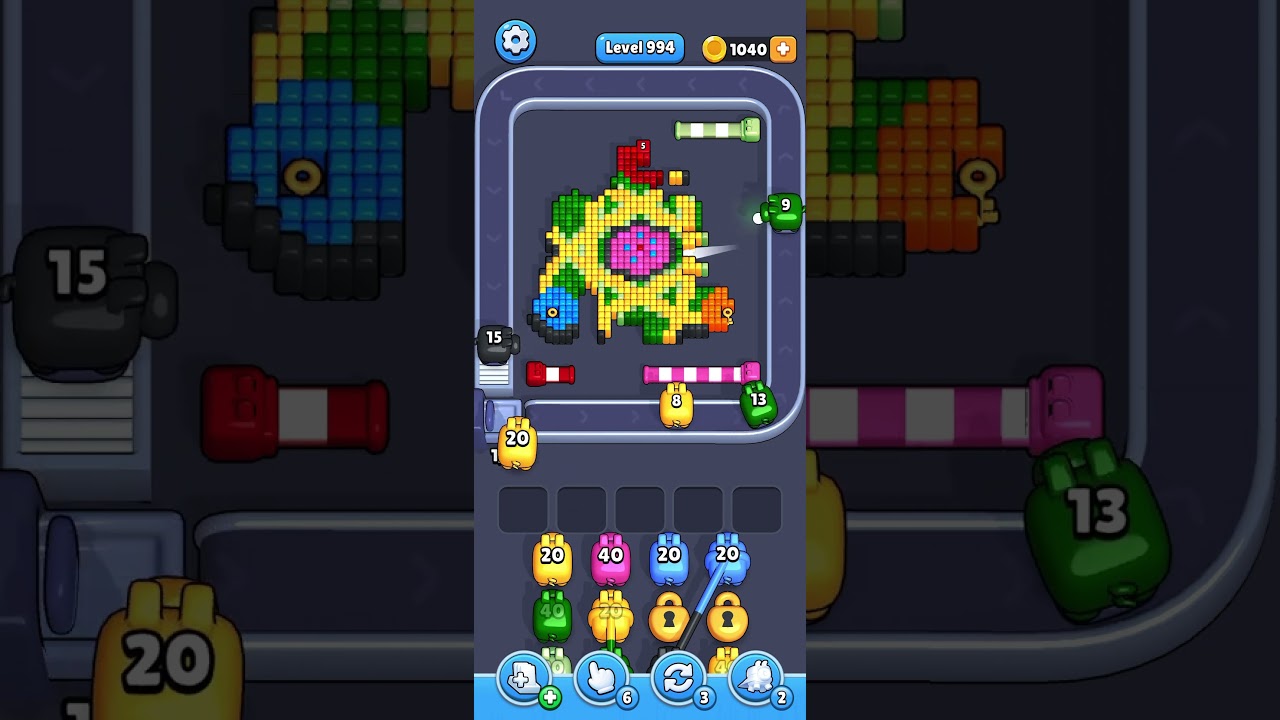This screenshot has width=1280, height=720.
Task: Select the pink 40 shooter in the queue
Action: pos(610,562)
